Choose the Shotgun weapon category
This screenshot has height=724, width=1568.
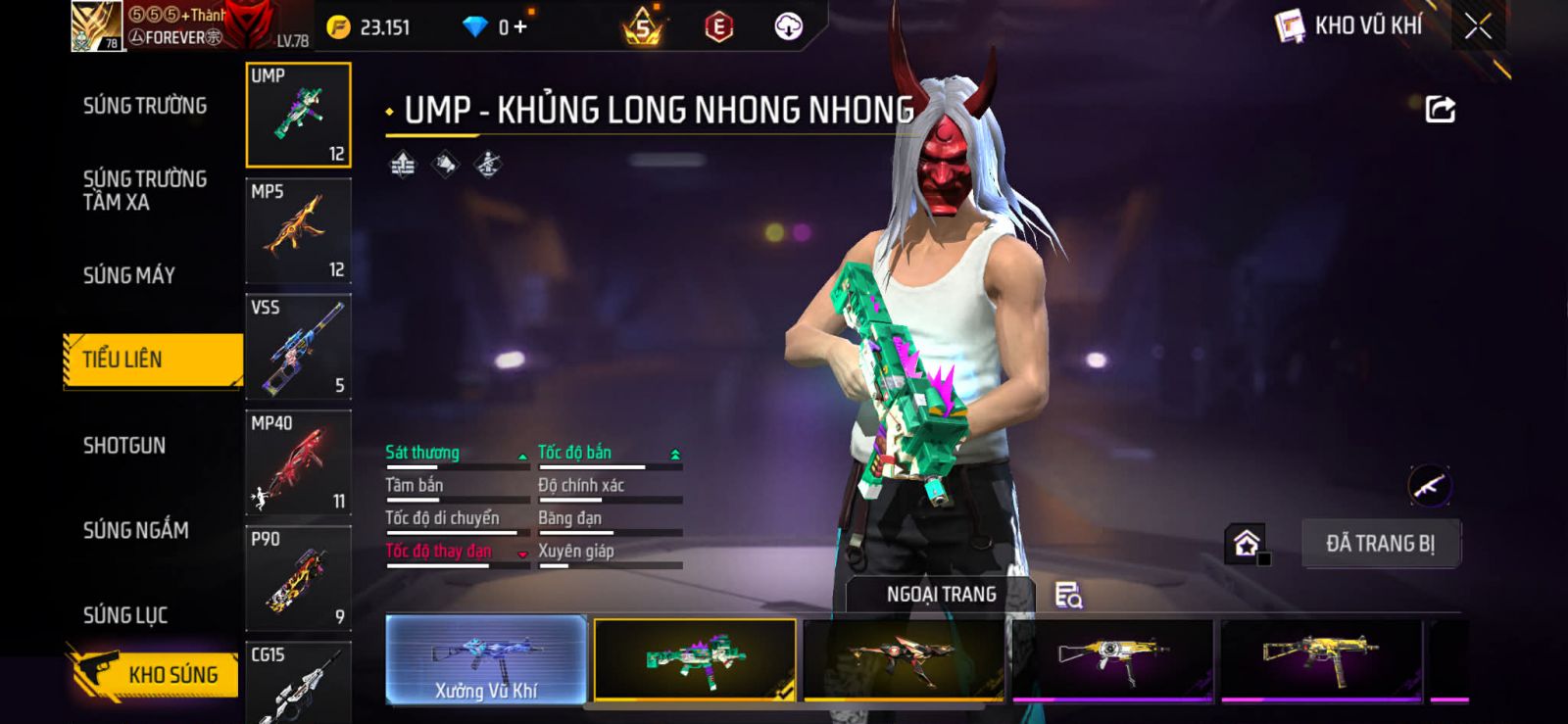tap(124, 446)
